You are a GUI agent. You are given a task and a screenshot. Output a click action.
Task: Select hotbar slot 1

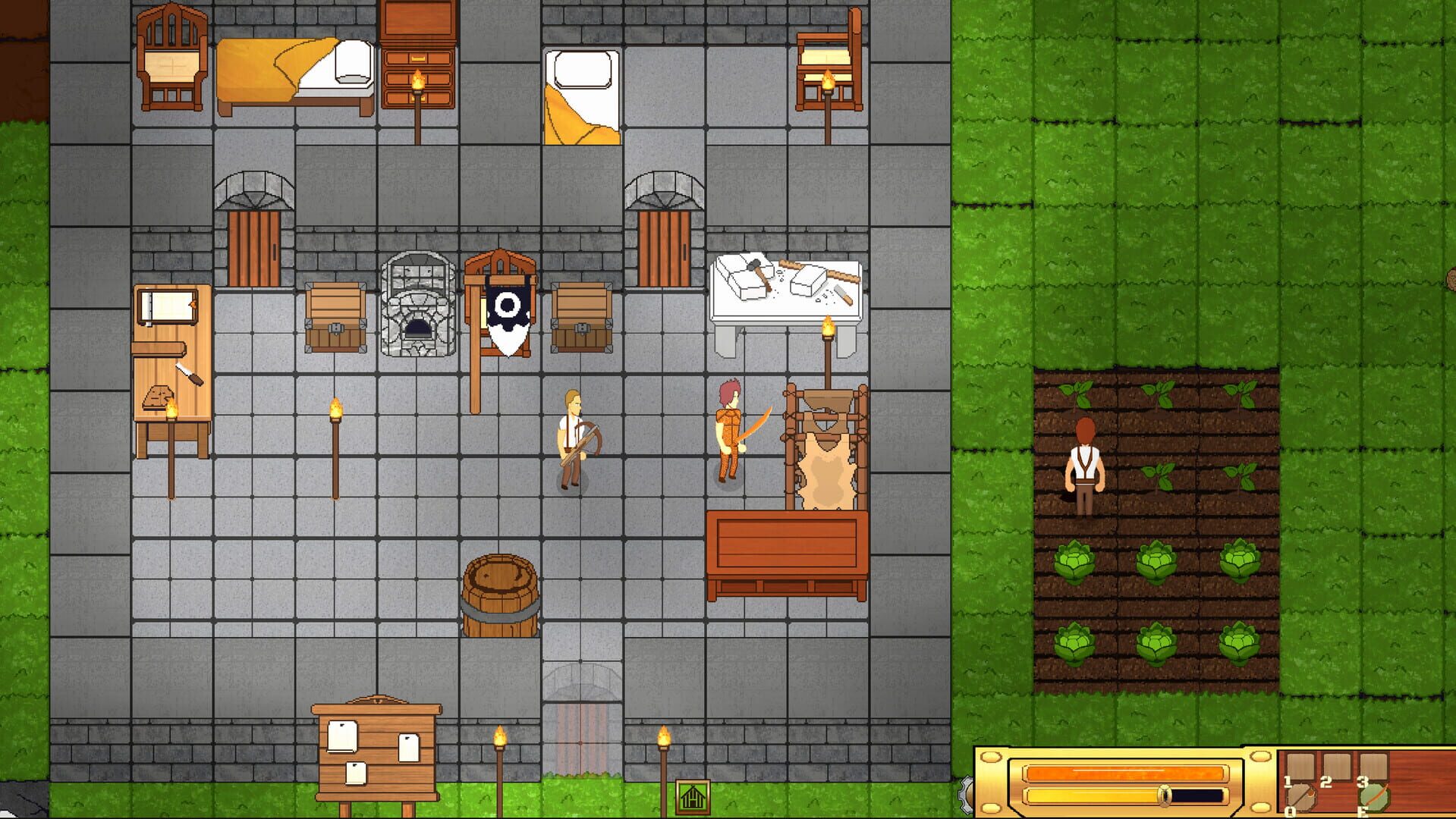[1300, 766]
